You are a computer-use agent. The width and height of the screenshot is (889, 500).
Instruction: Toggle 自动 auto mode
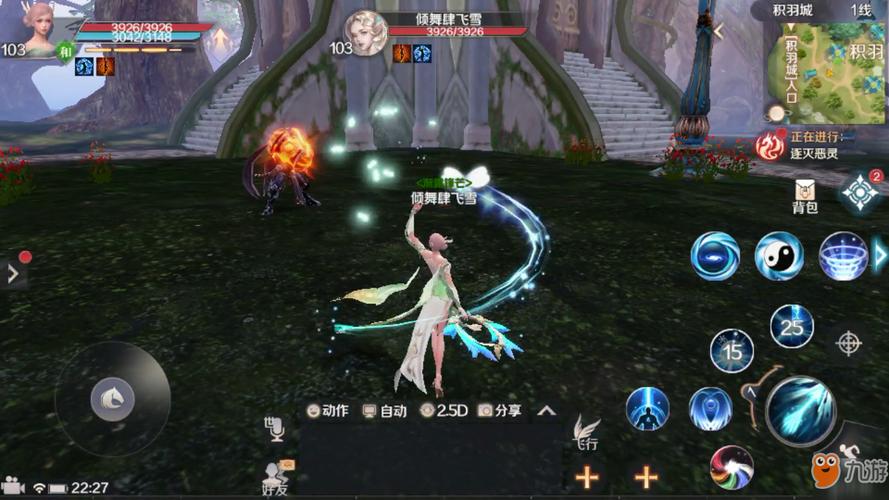384,410
